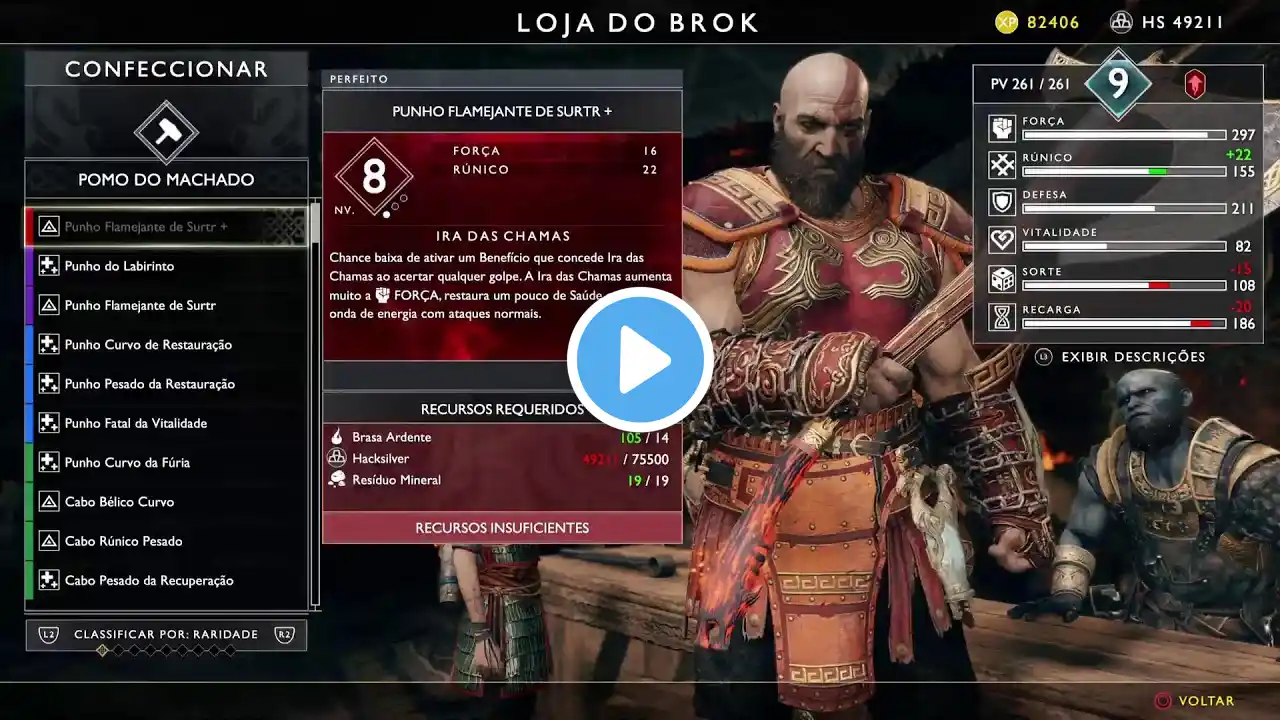Choose Punho Fatal da Vitalidade
This screenshot has height=720, width=1280.
coord(166,423)
